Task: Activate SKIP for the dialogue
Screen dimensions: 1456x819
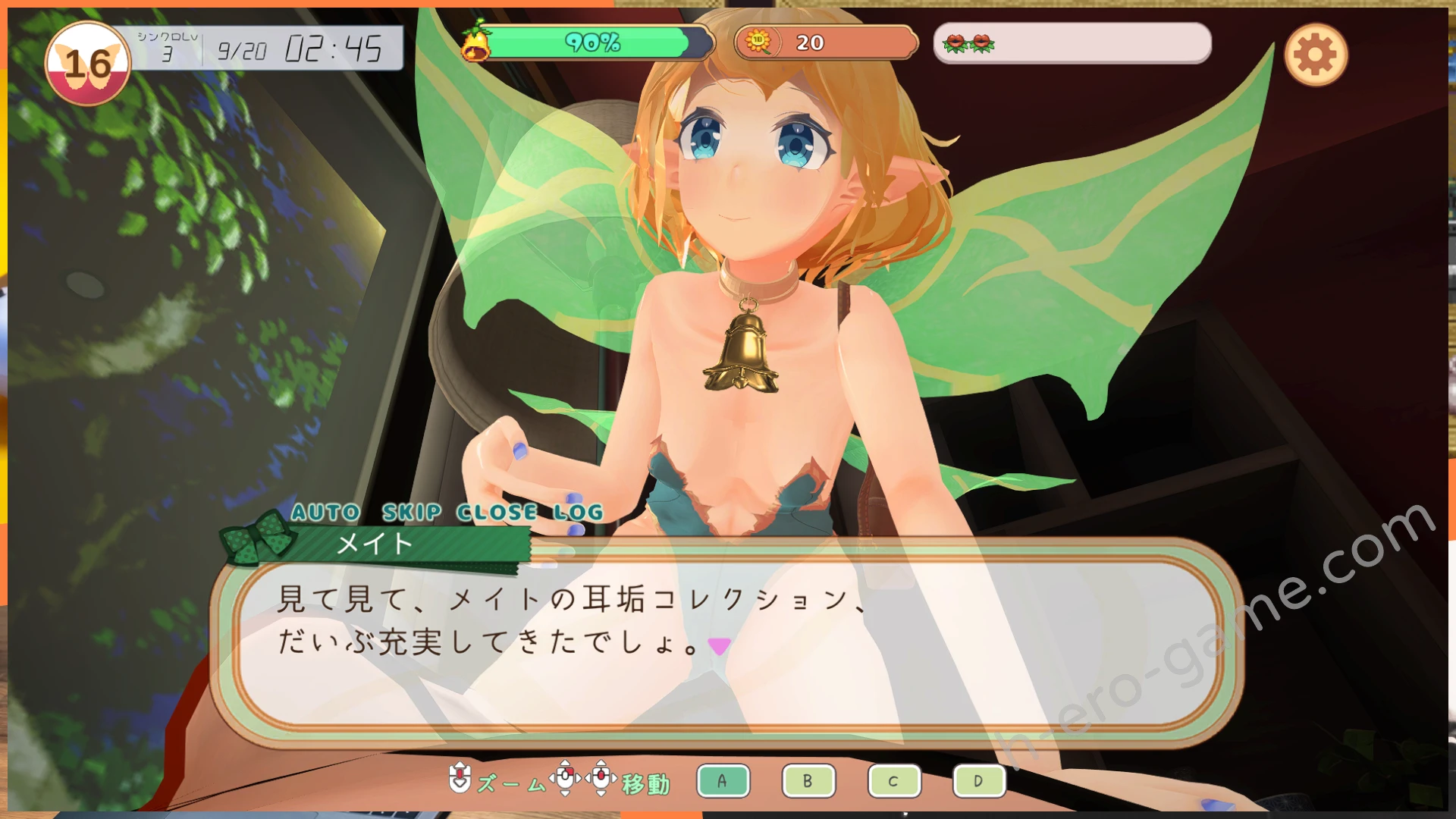Action: pos(411,513)
